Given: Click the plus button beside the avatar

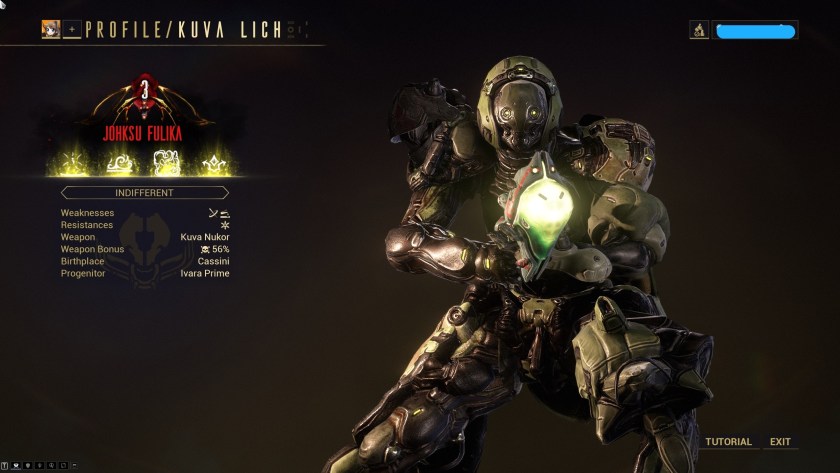Looking at the screenshot, I should (x=72, y=30).
